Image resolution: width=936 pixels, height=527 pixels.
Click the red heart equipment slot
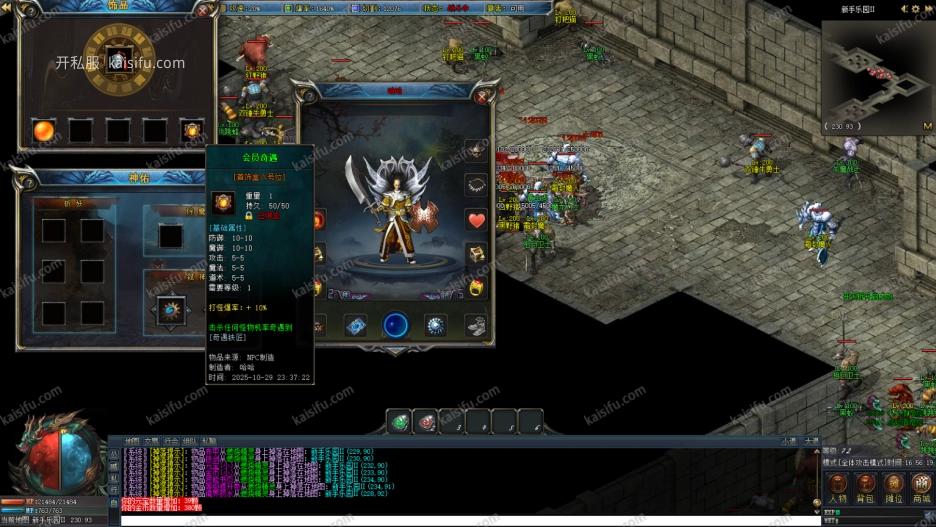(476, 220)
